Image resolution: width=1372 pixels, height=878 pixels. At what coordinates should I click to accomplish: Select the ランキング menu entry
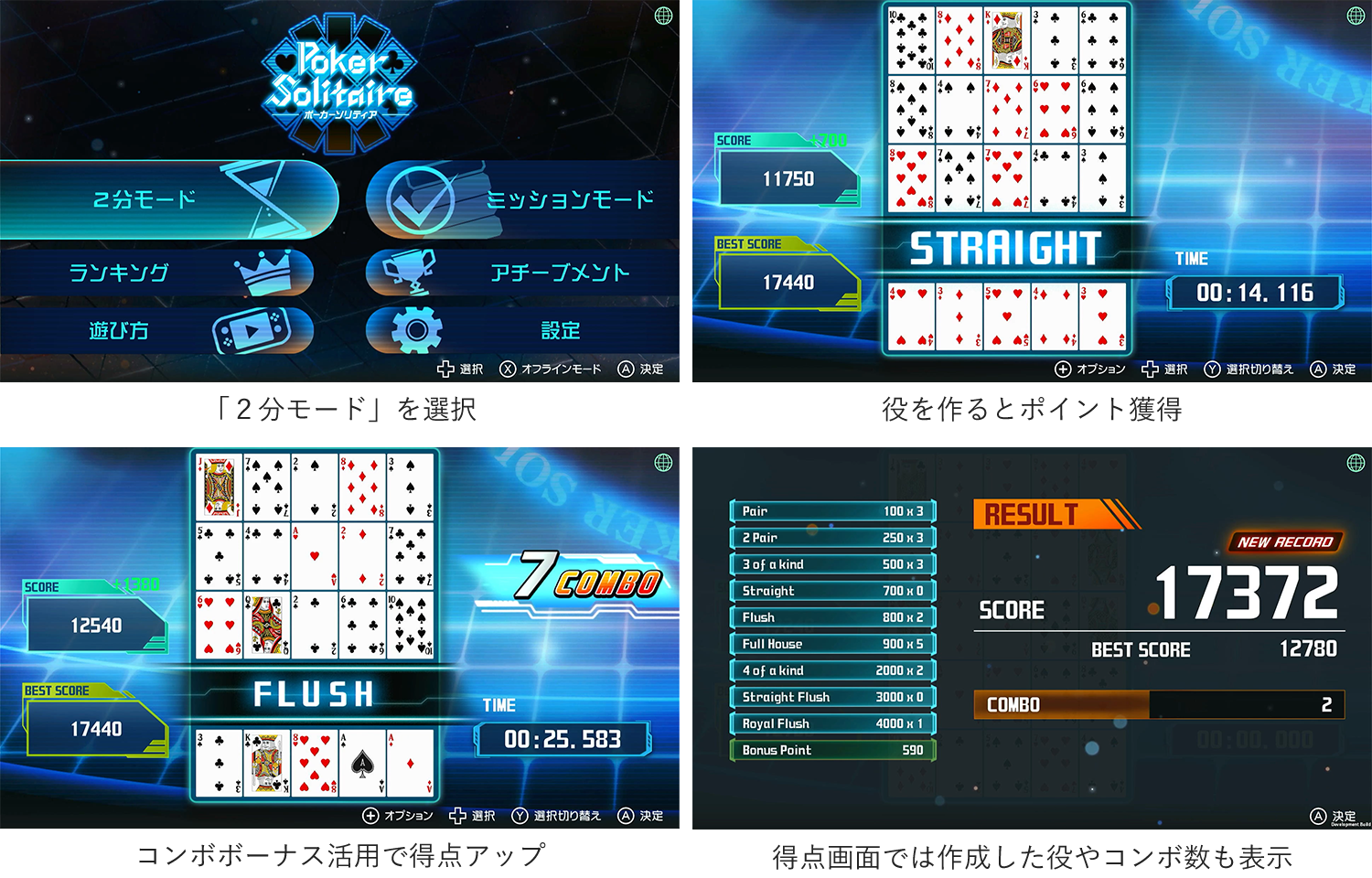click(119, 272)
